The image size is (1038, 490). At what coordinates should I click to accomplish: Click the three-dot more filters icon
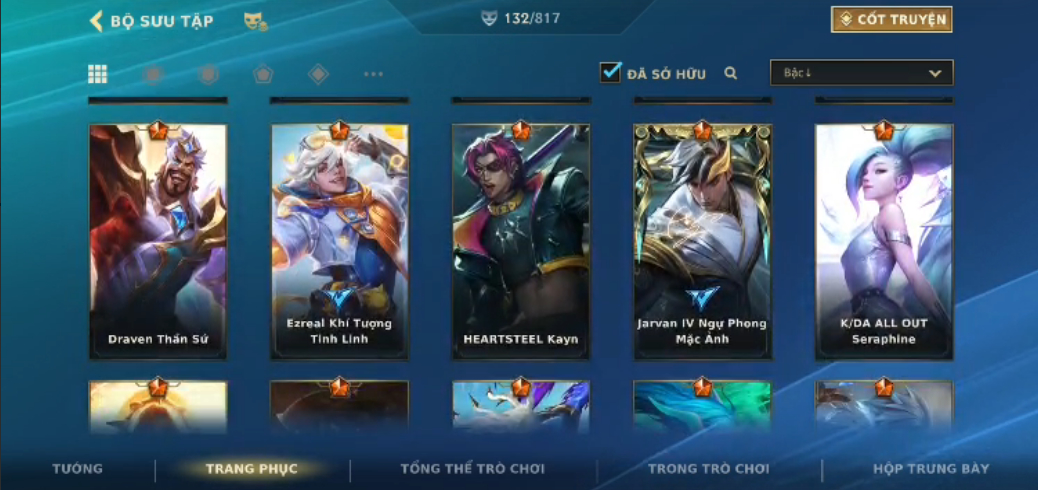click(x=373, y=74)
